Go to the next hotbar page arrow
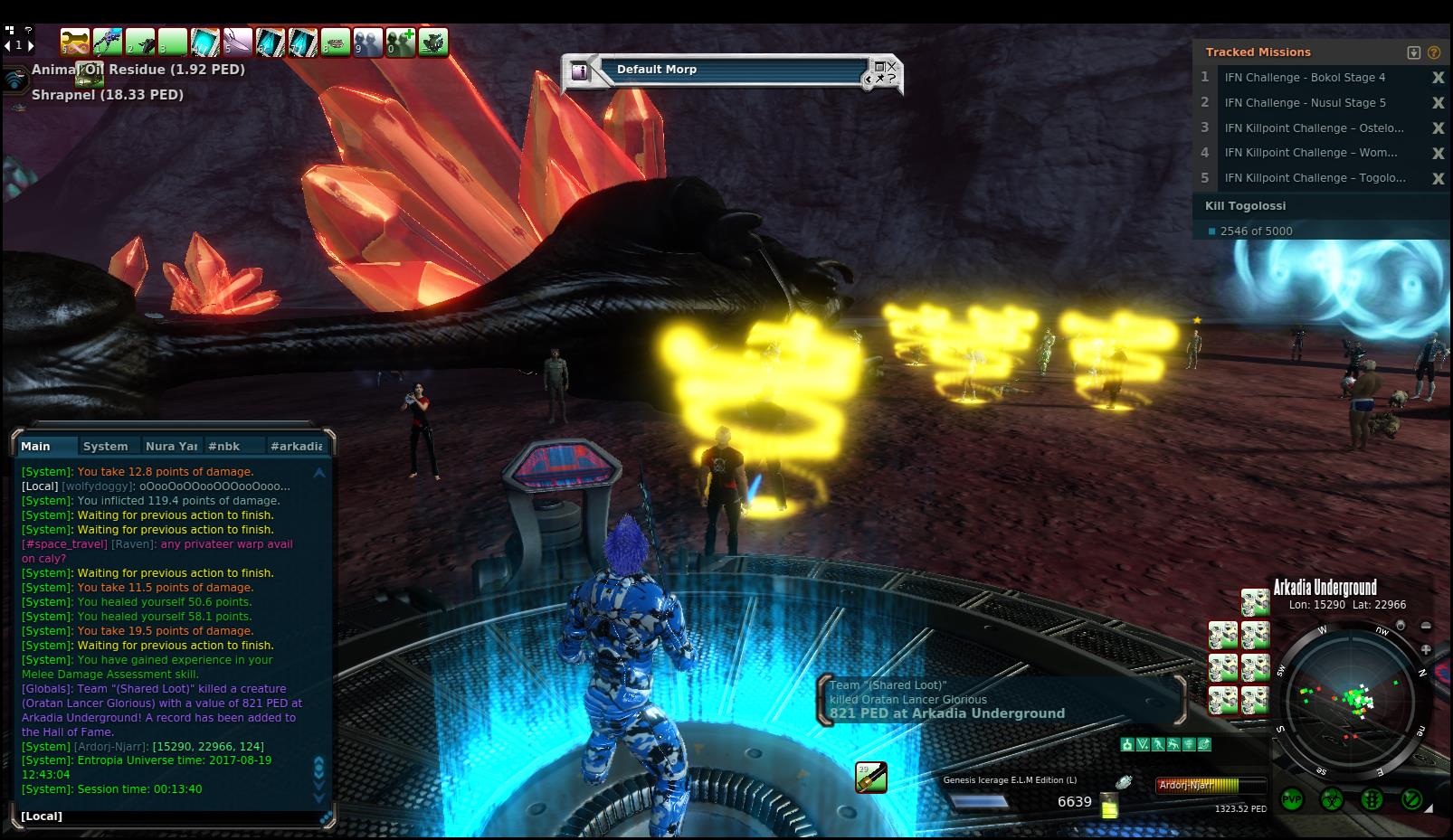 click(30, 44)
